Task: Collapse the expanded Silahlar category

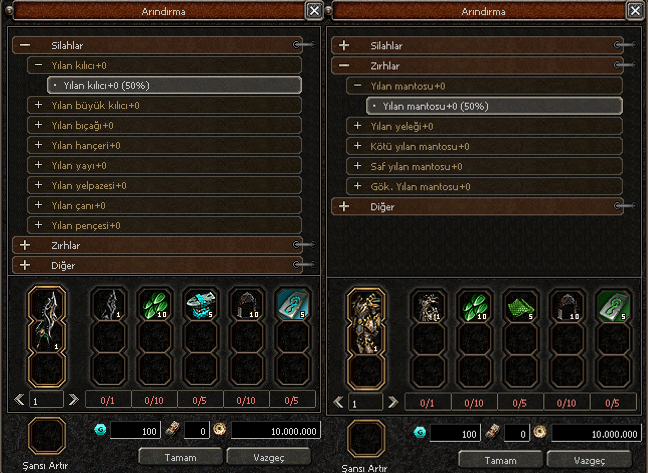Action: tap(24, 45)
